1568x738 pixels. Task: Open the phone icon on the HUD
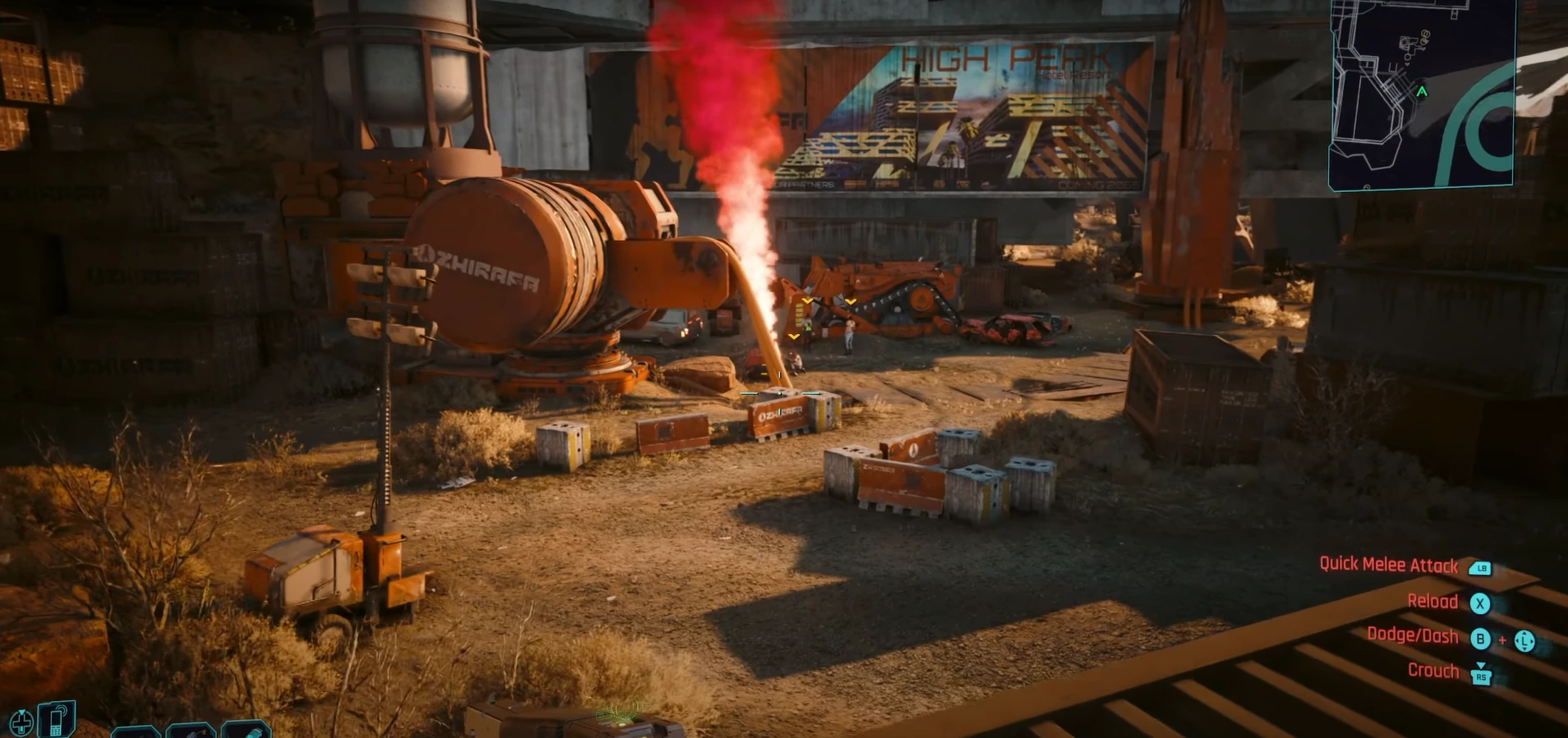click(x=57, y=719)
